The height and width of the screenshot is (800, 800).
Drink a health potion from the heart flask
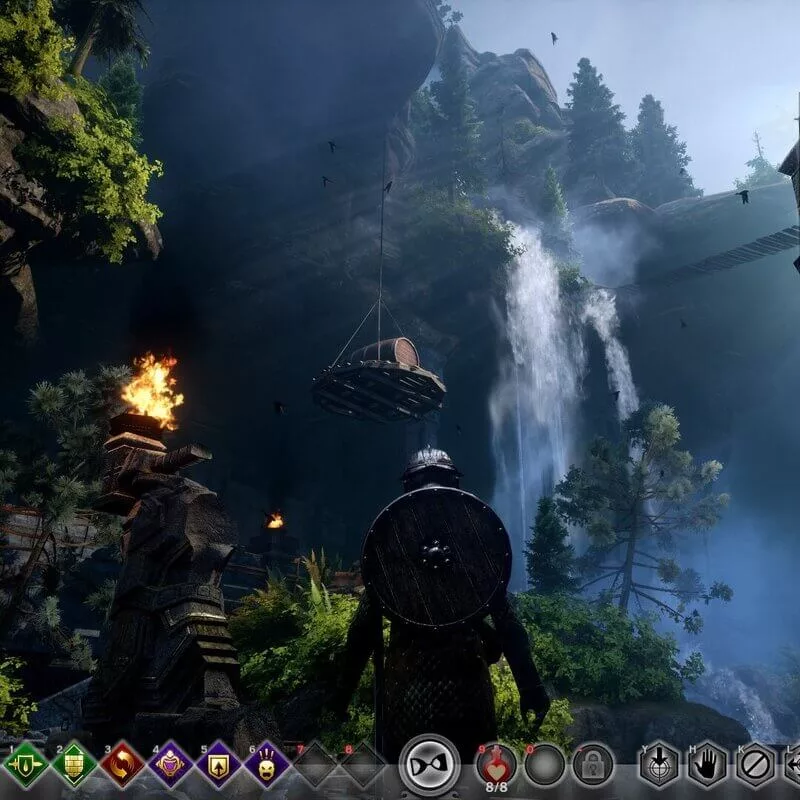tap(496, 763)
